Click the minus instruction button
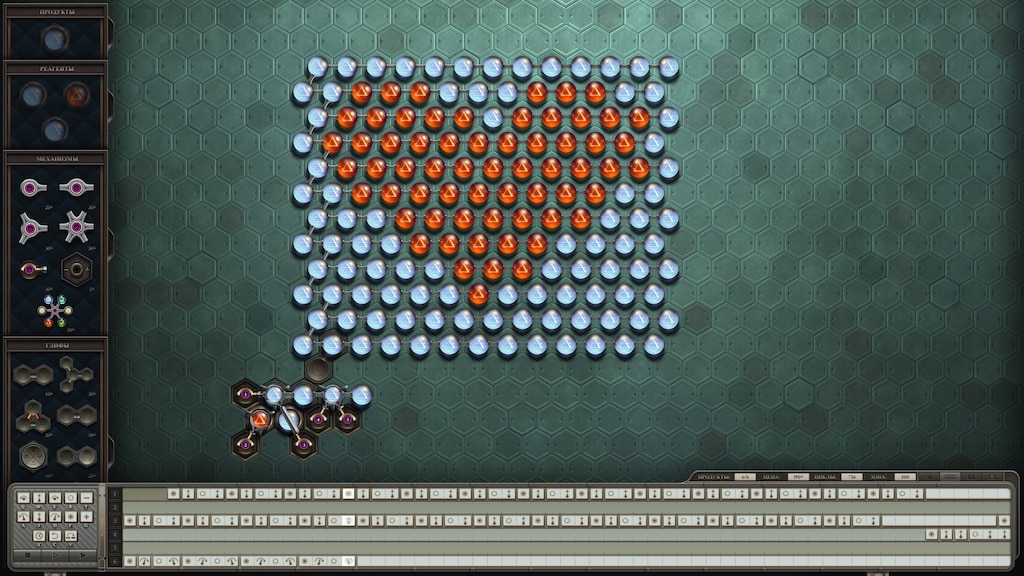1024x576 pixels. pos(86,497)
